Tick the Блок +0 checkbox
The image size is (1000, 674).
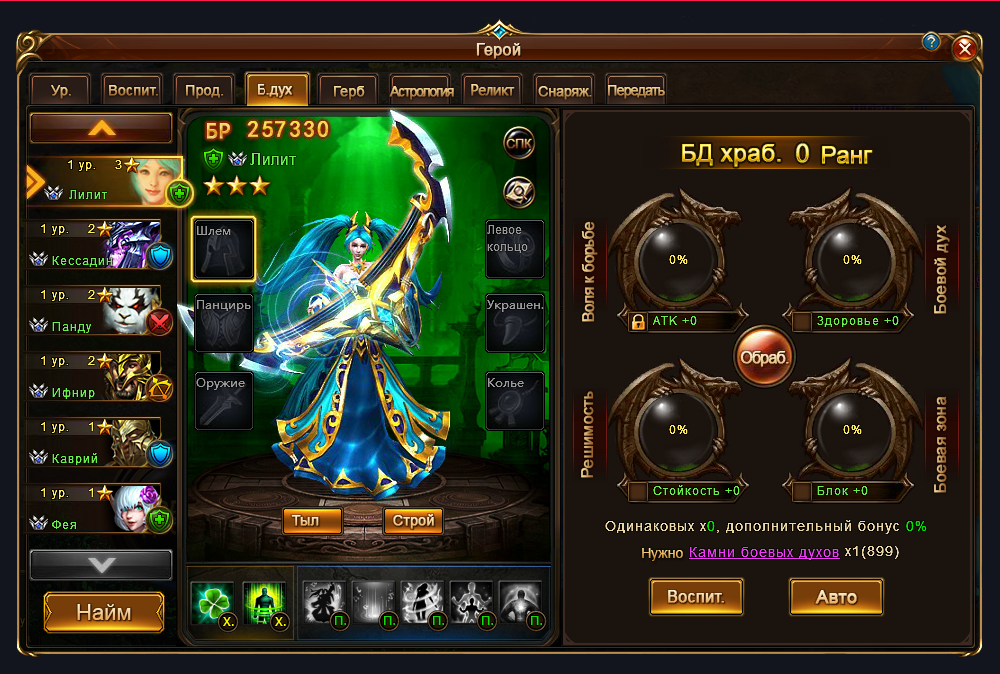click(x=802, y=492)
